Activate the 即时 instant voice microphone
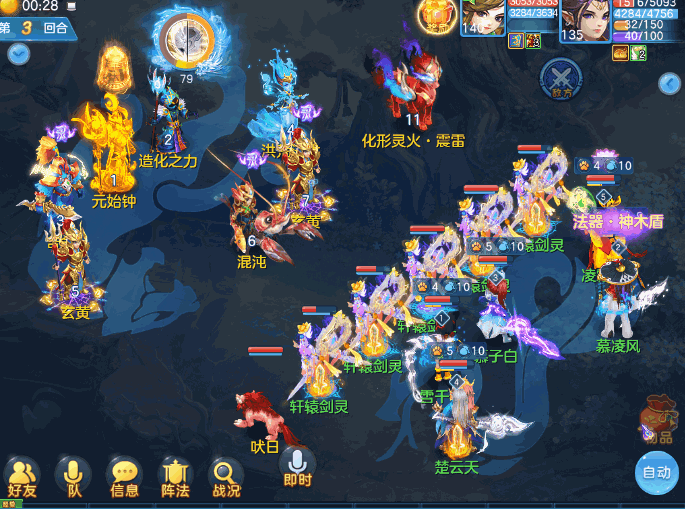The width and height of the screenshot is (685, 509). pyautogui.click(x=297, y=466)
